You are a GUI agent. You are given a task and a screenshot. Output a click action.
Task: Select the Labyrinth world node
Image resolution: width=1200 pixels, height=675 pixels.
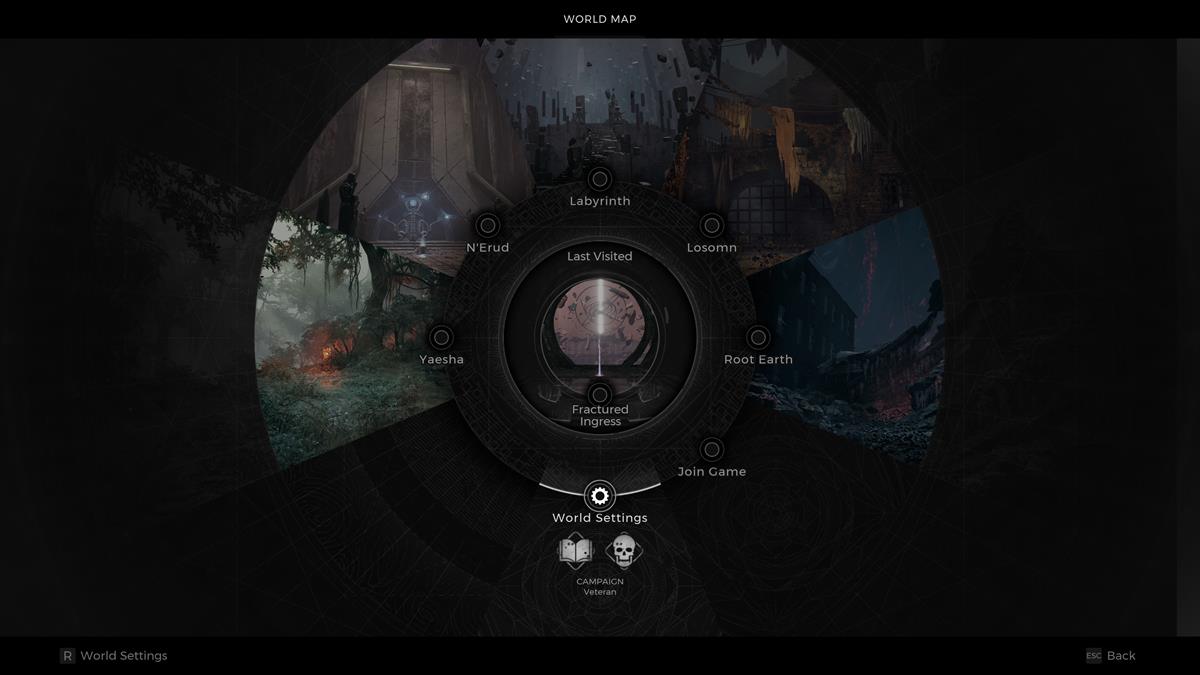(x=599, y=179)
